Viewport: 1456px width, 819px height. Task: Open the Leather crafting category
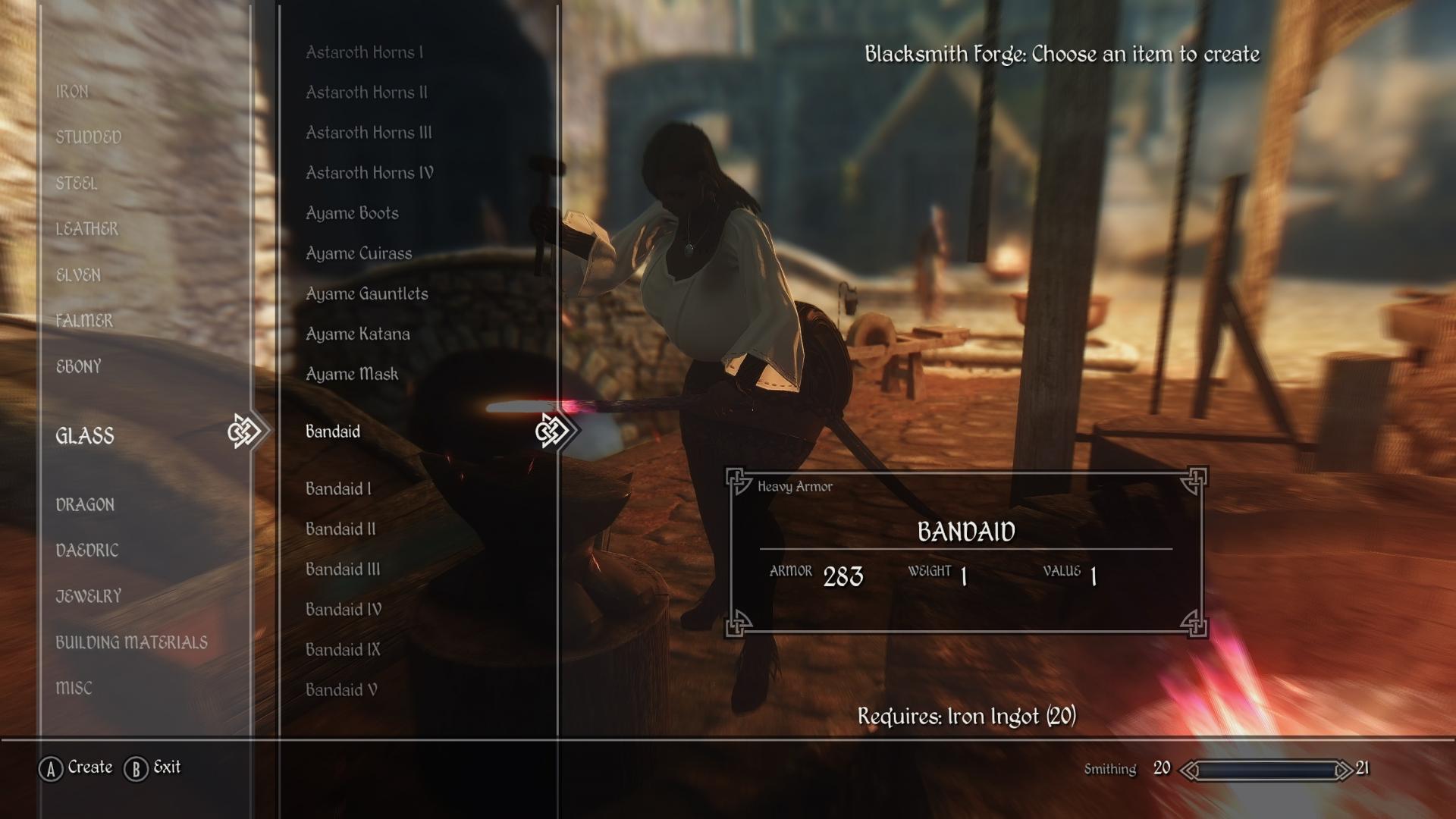point(87,229)
